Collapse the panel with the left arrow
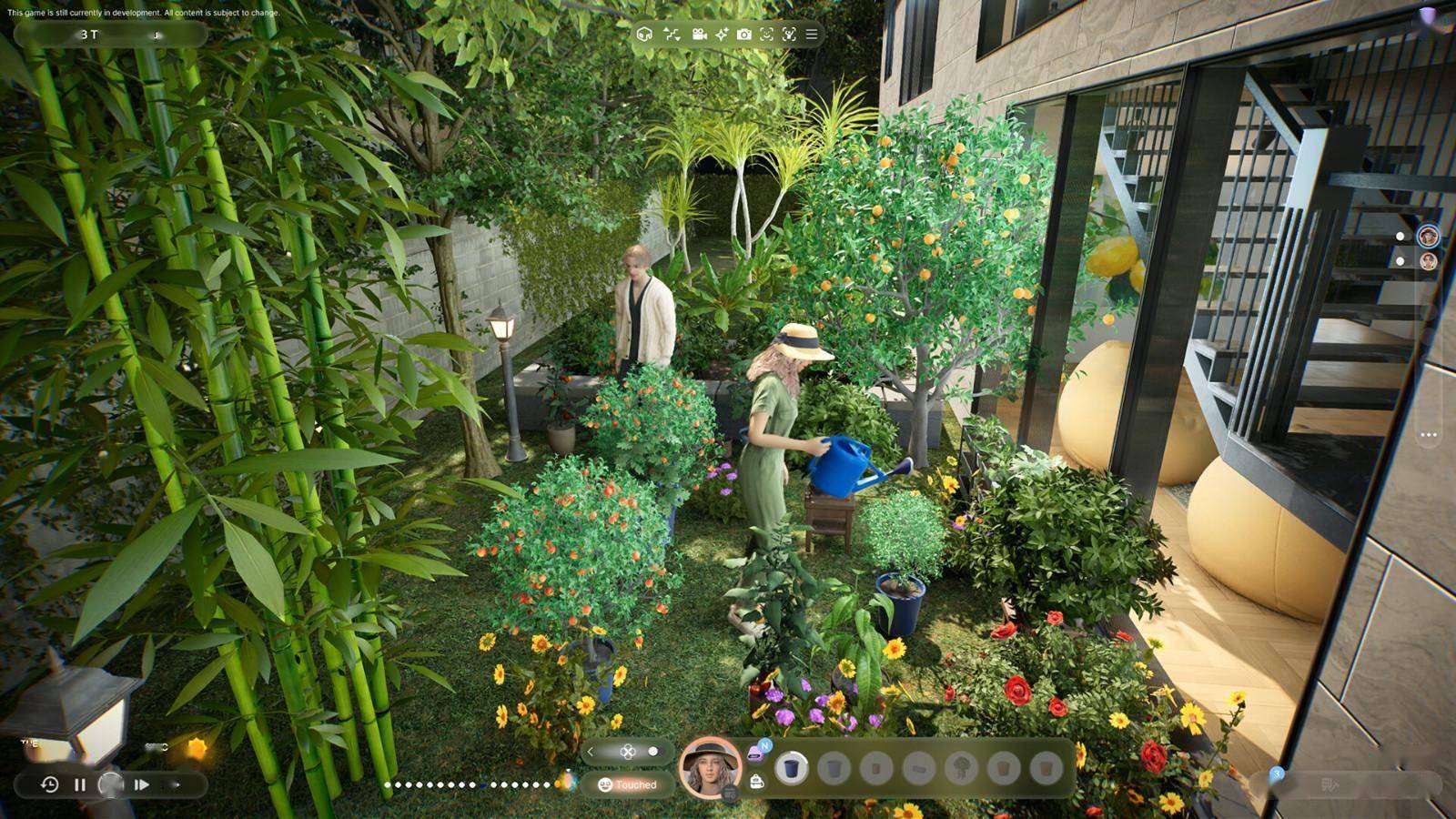Image resolution: width=1456 pixels, height=819 pixels. (591, 752)
